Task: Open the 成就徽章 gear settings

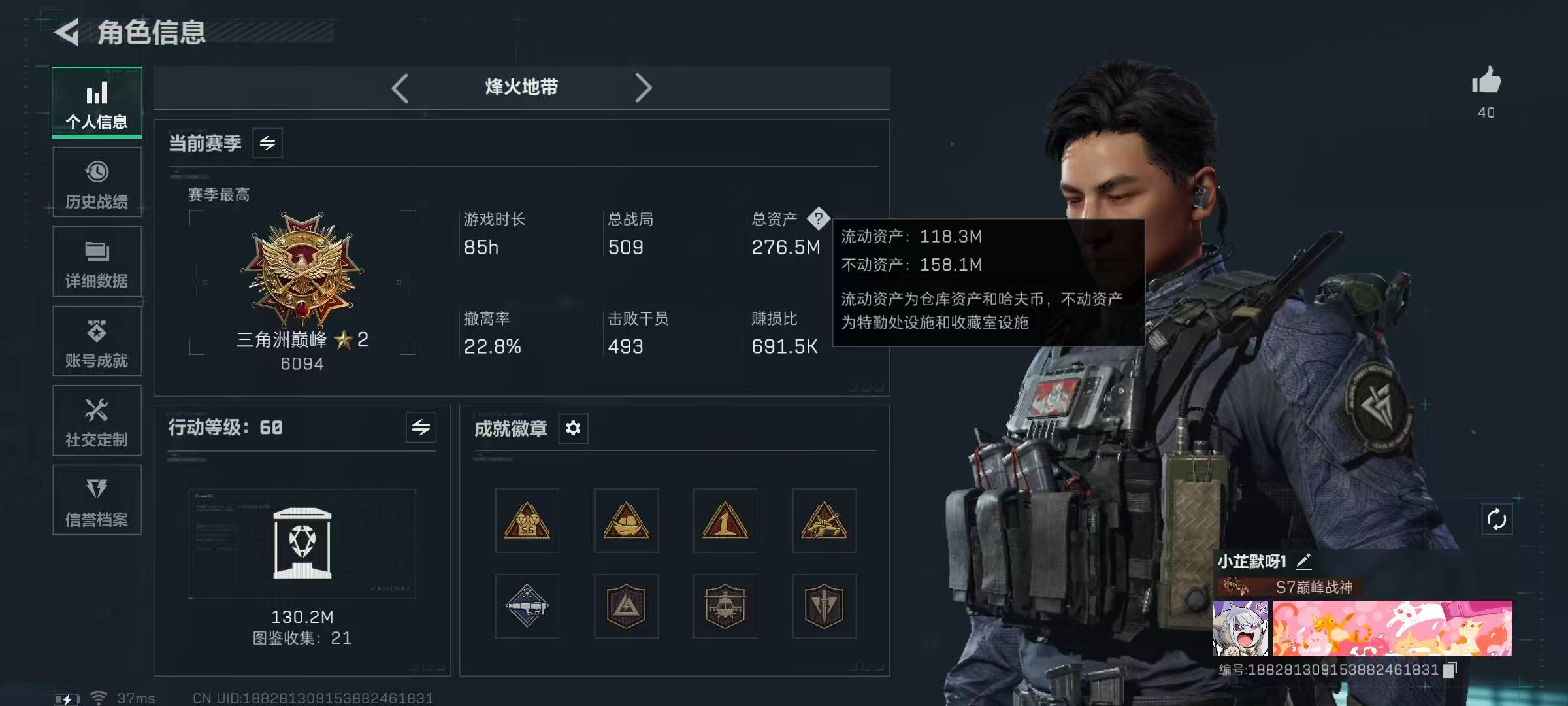Action: click(573, 428)
